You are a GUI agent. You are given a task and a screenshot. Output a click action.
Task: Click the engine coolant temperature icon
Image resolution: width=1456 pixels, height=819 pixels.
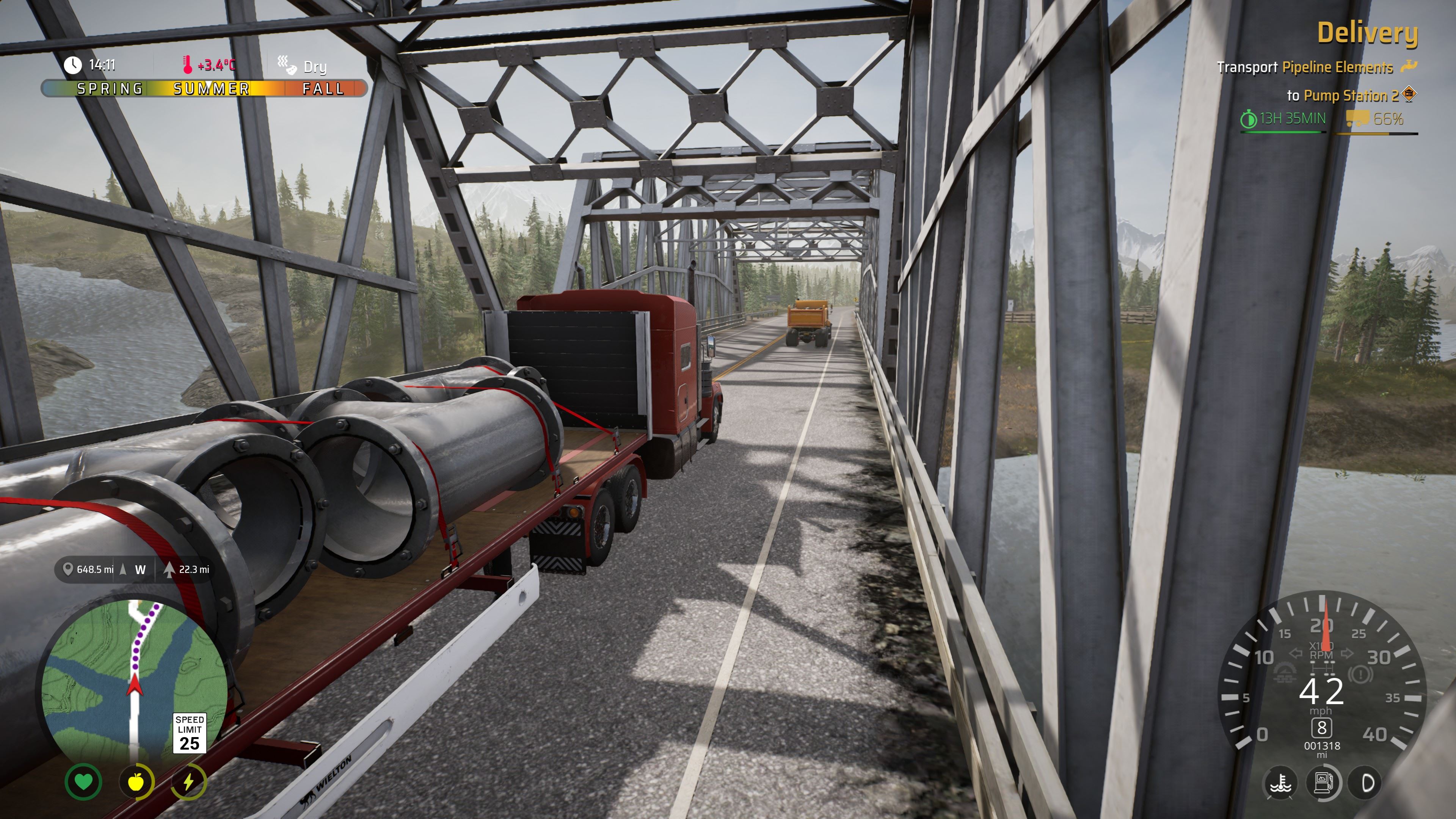click(x=1280, y=783)
